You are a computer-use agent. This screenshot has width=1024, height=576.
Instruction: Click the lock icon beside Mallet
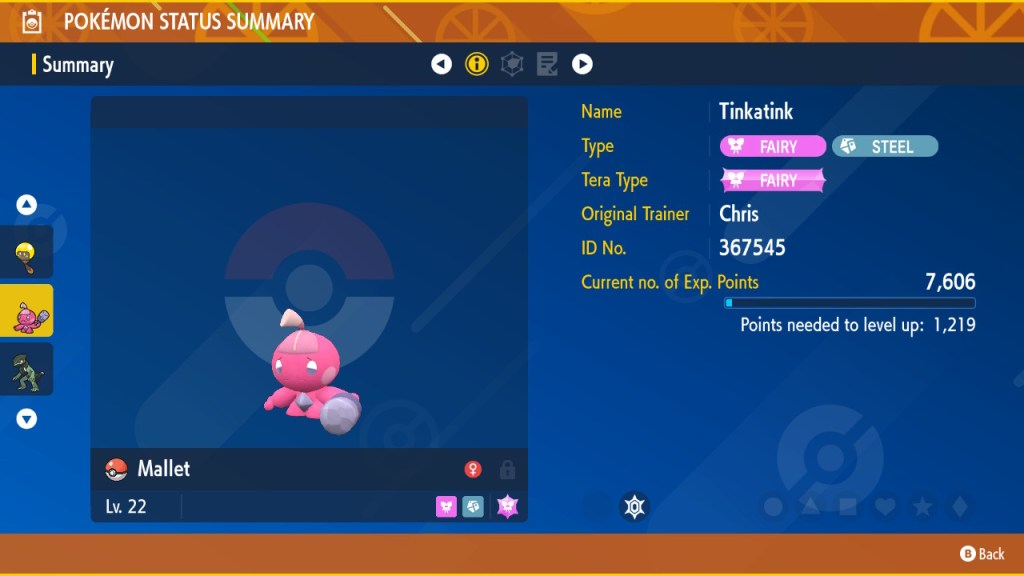coord(507,469)
